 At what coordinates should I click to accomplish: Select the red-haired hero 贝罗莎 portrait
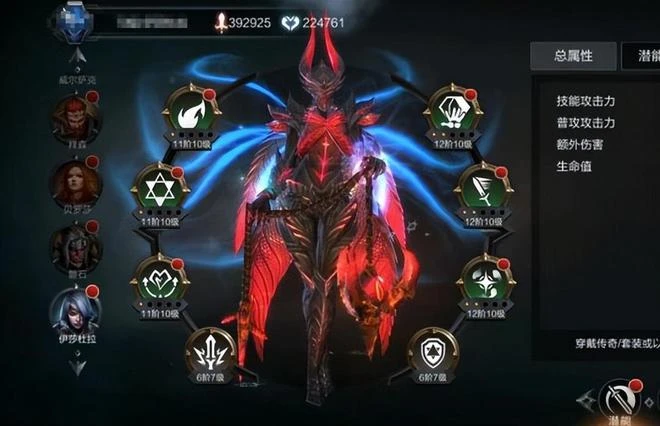[x=76, y=183]
